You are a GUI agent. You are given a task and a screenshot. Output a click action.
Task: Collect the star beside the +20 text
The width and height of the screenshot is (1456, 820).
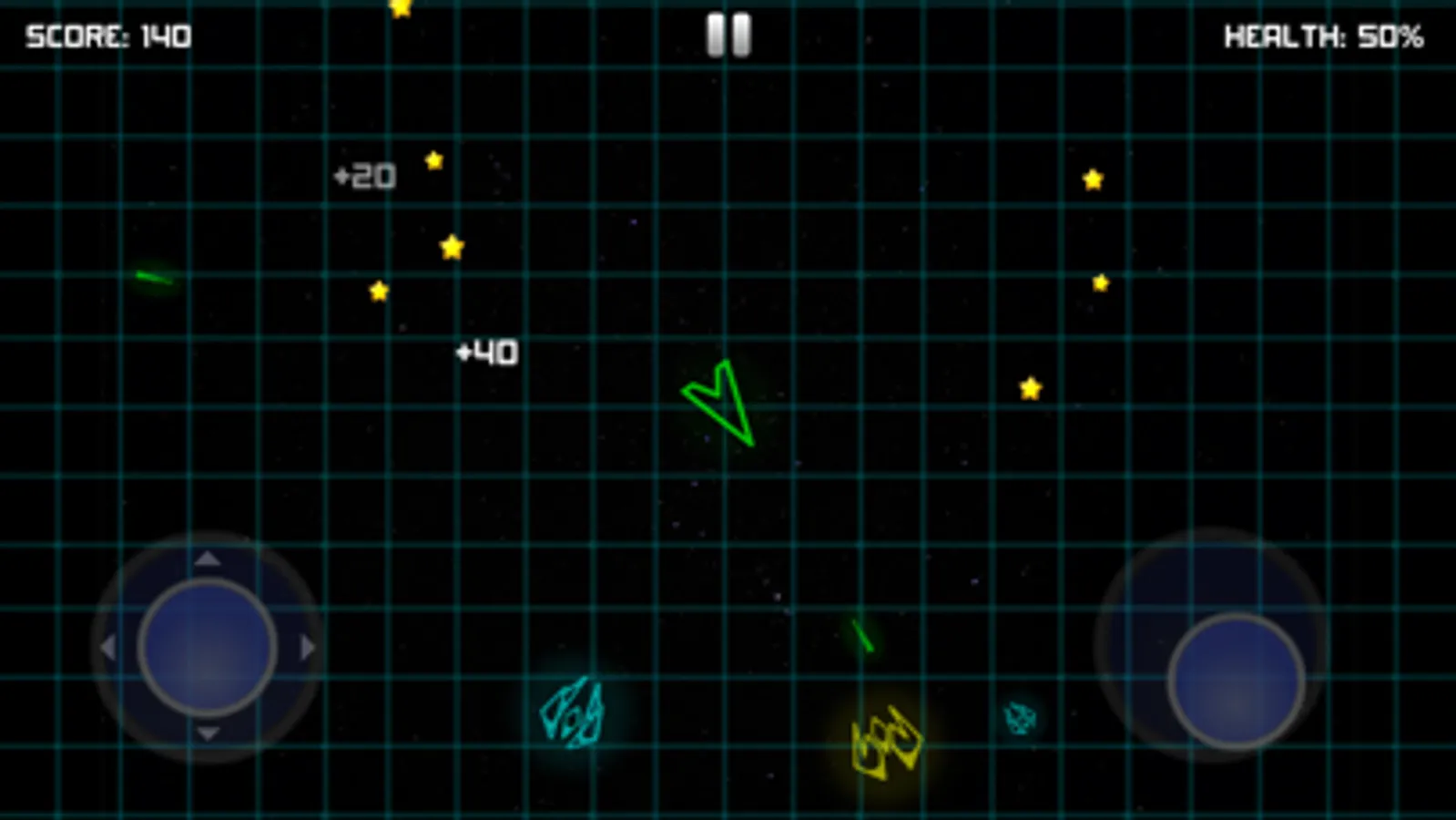tap(433, 160)
